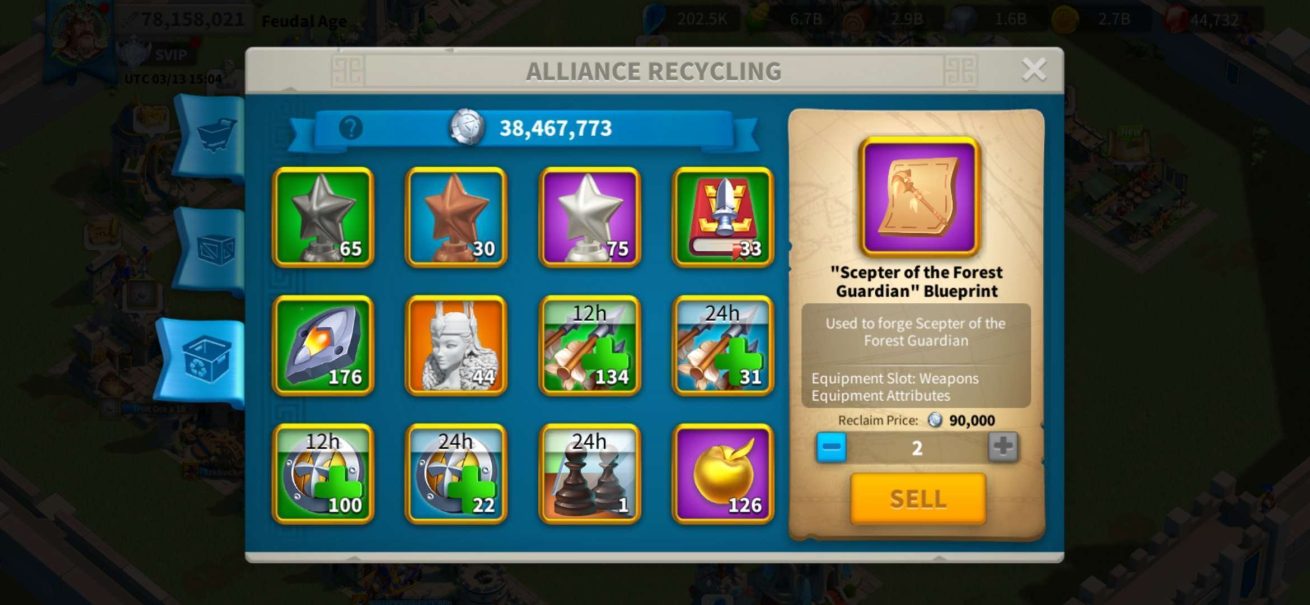This screenshot has height=605, width=1310.
Task: Pick the glowing stone fragment item
Action: (323, 345)
